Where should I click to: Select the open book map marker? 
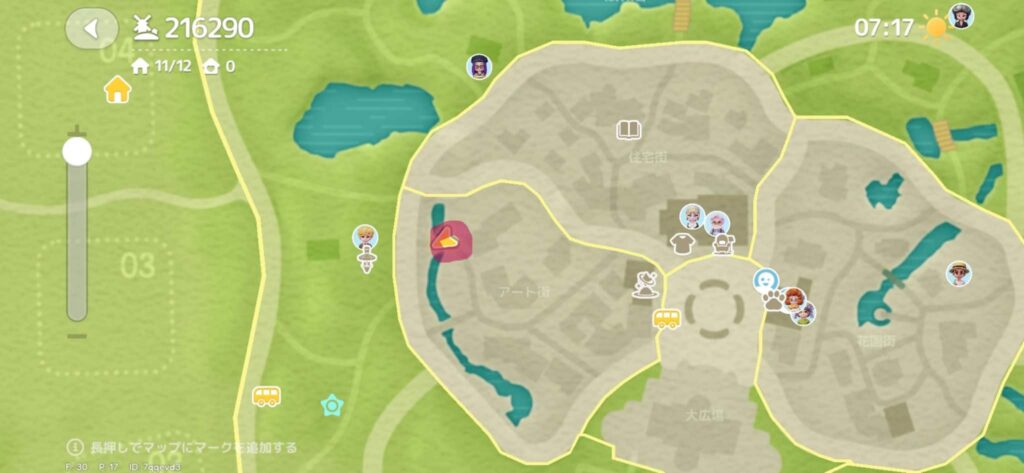[x=629, y=129]
